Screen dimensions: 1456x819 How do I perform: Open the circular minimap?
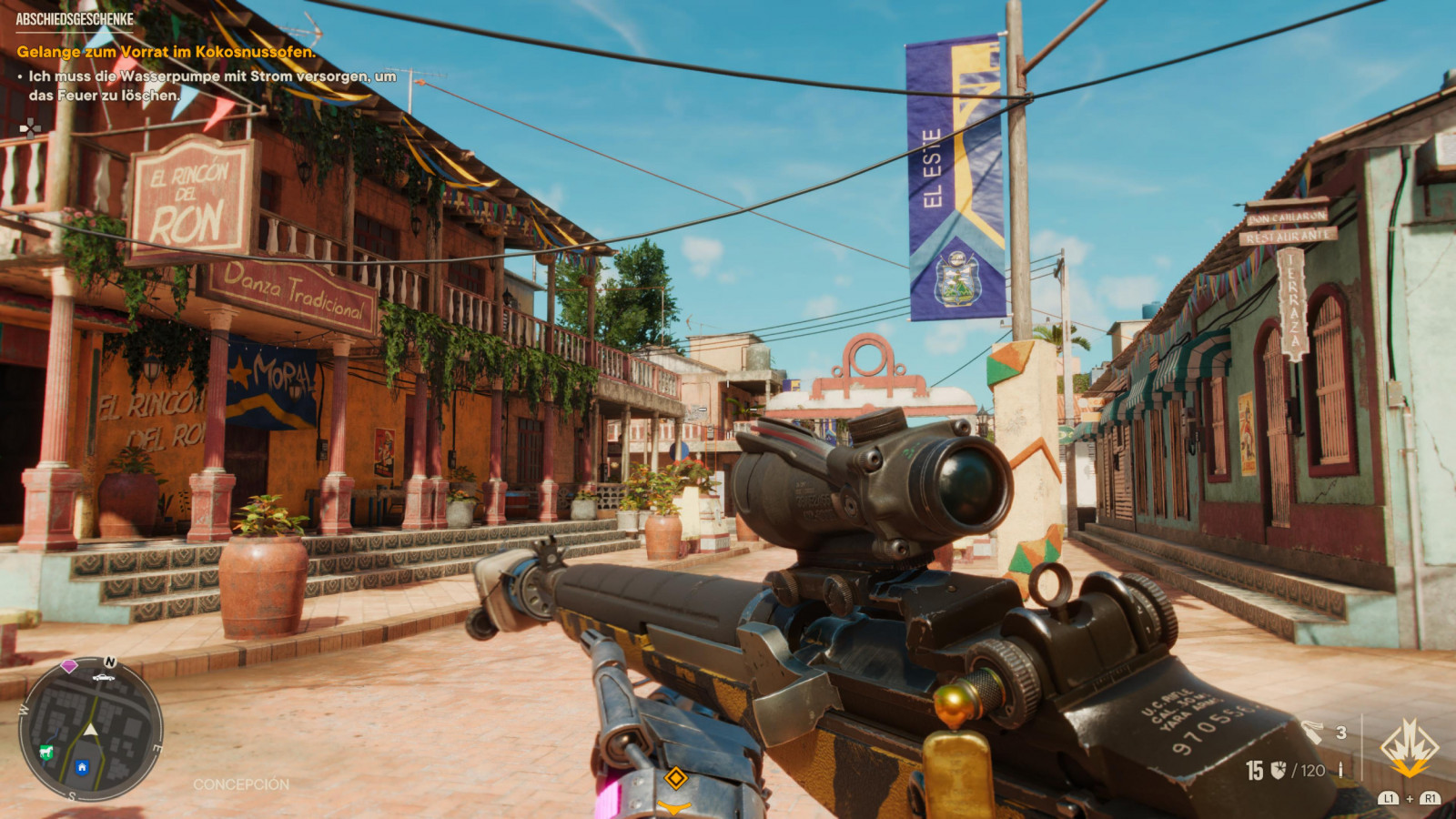point(90,729)
